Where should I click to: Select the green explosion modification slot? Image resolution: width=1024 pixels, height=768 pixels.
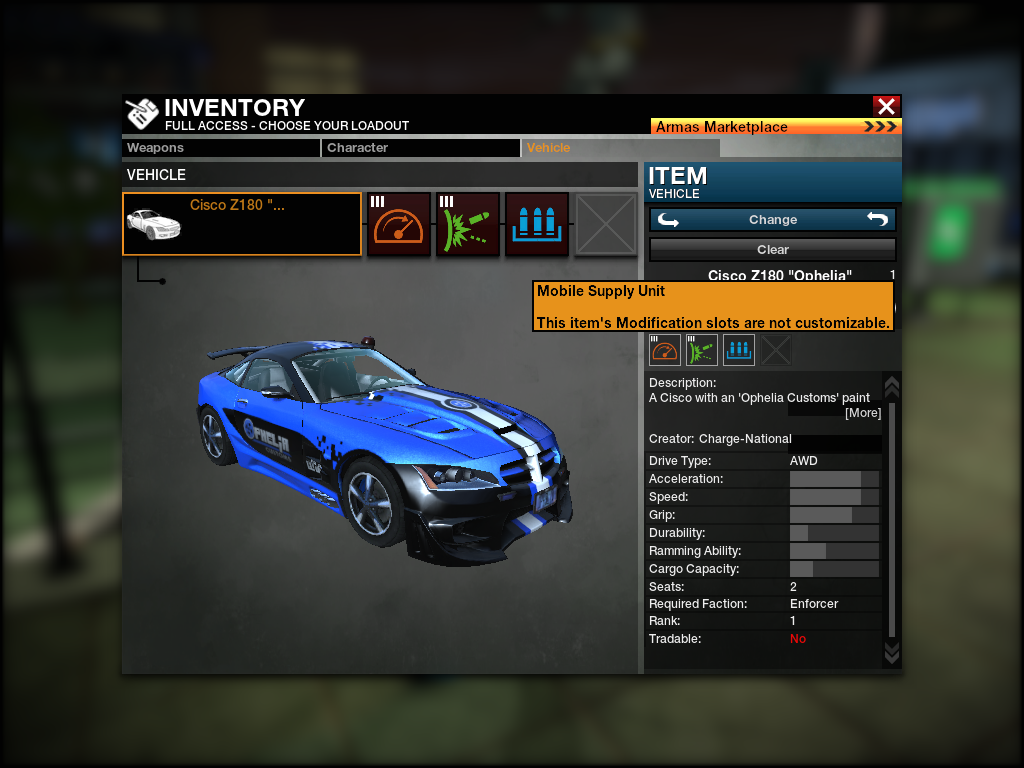coord(468,224)
